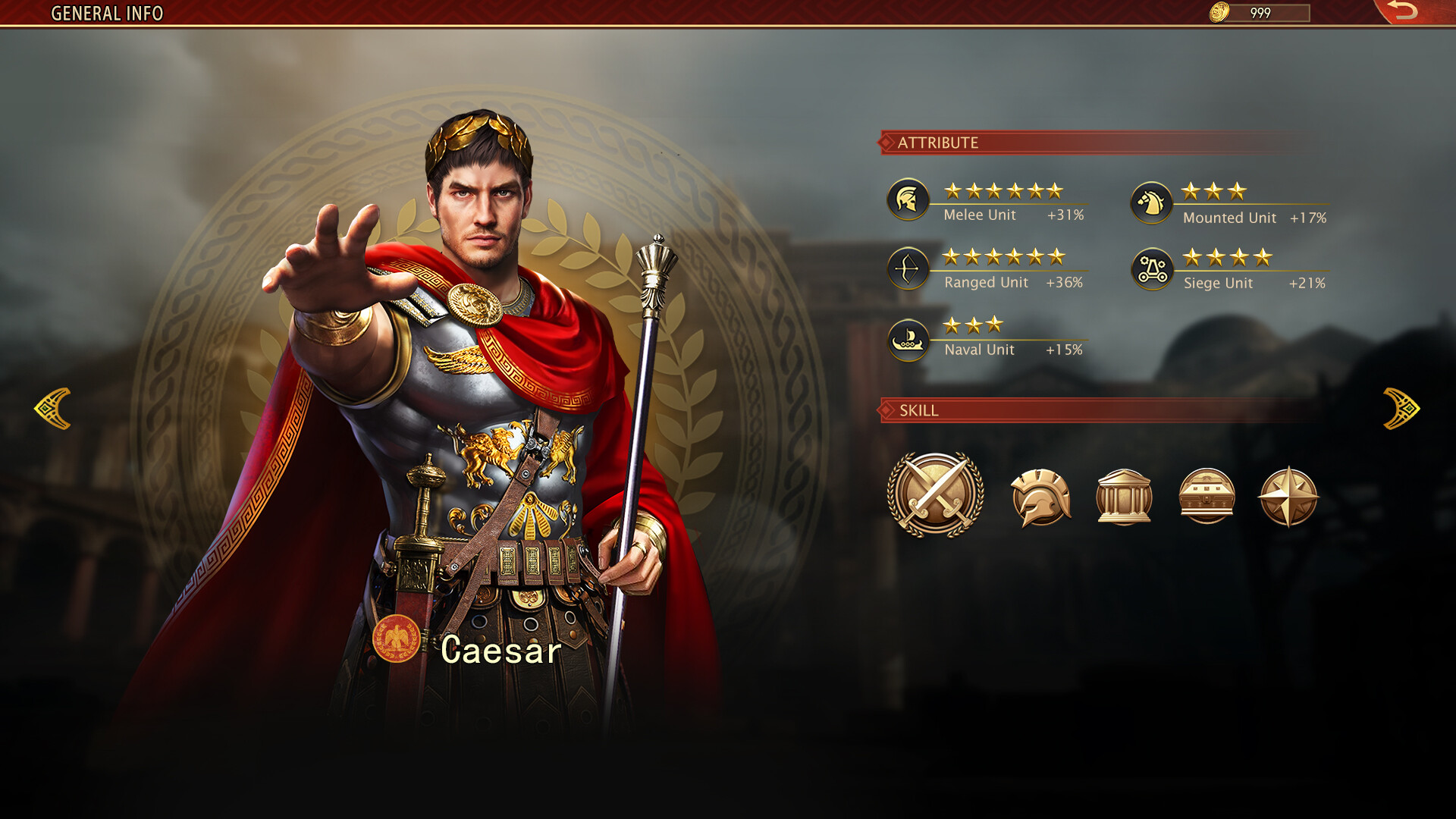This screenshot has width=1456, height=819.
Task: Click the Mounted Unit horse icon
Action: click(1151, 202)
